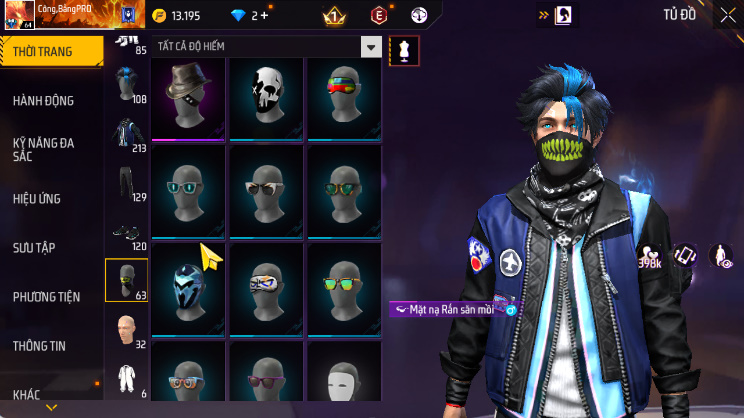Select the Hiệu Ứng tab

point(39,198)
